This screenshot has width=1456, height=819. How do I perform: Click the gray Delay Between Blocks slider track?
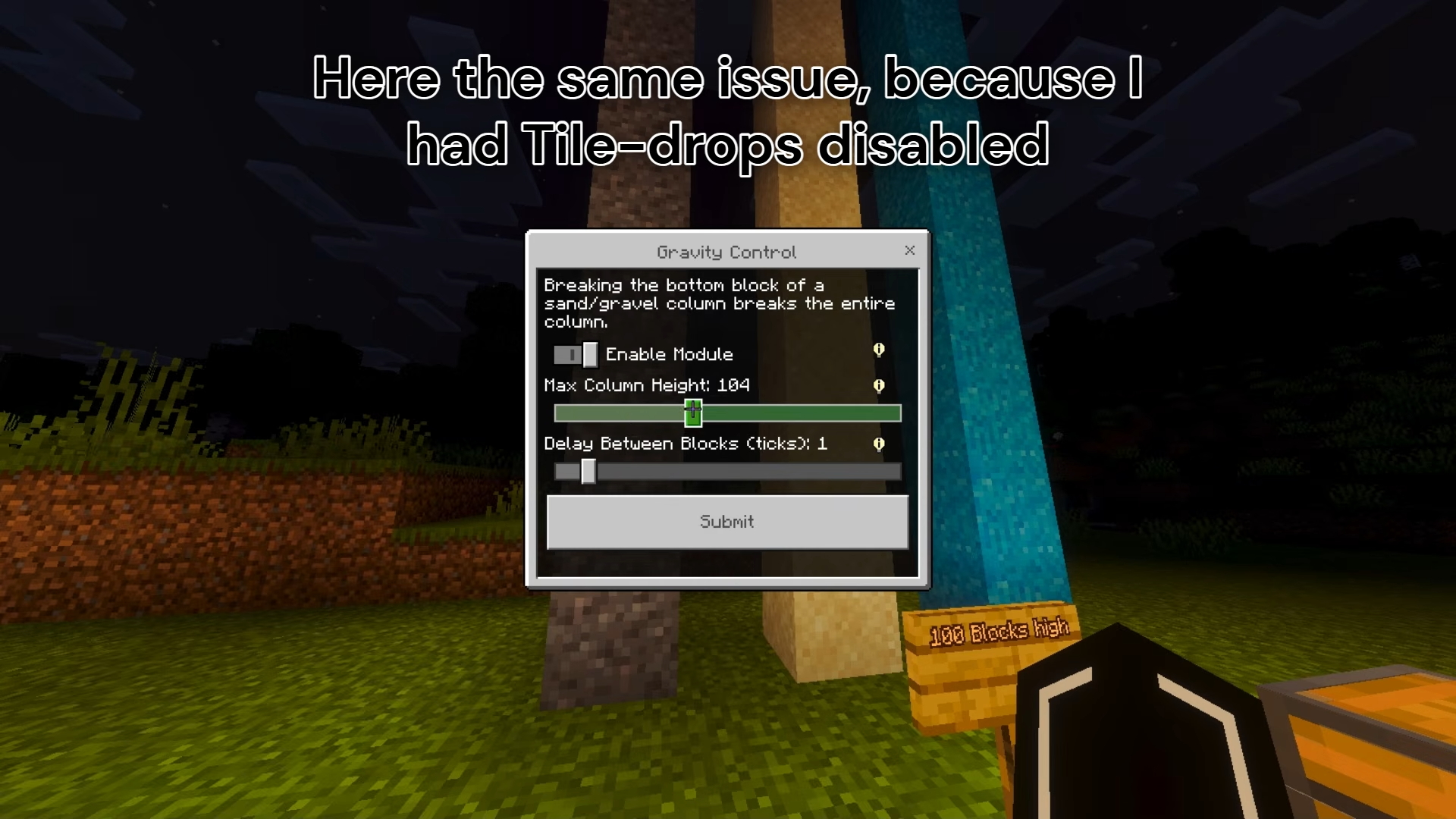pos(758,472)
